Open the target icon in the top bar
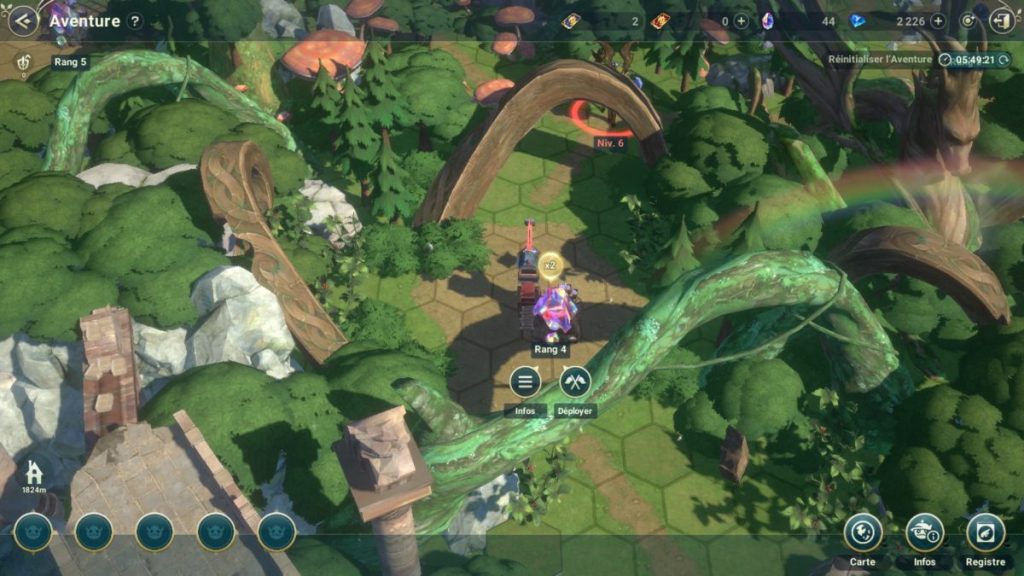Screen dimensions: 1024x576 coord(967,21)
